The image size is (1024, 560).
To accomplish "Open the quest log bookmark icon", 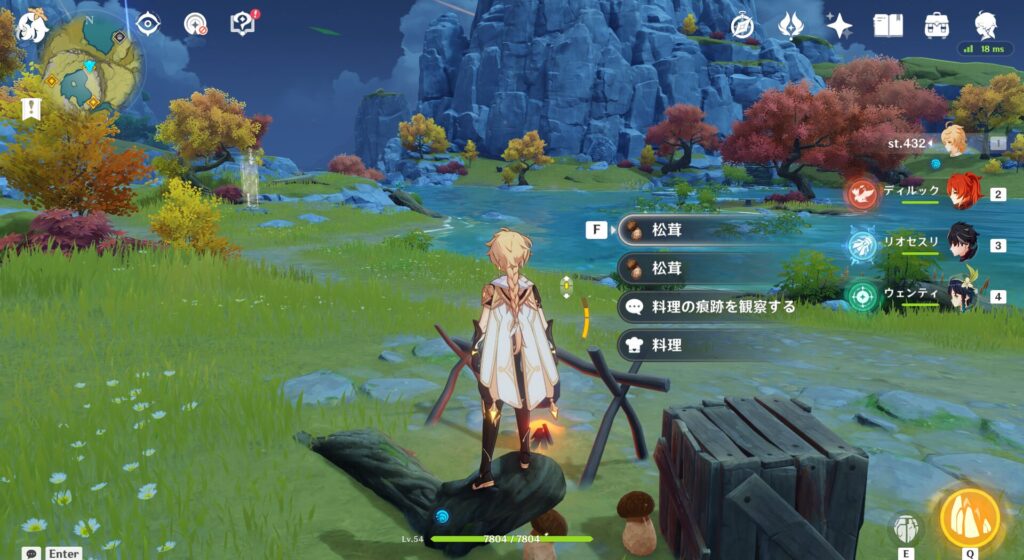I will [33, 109].
